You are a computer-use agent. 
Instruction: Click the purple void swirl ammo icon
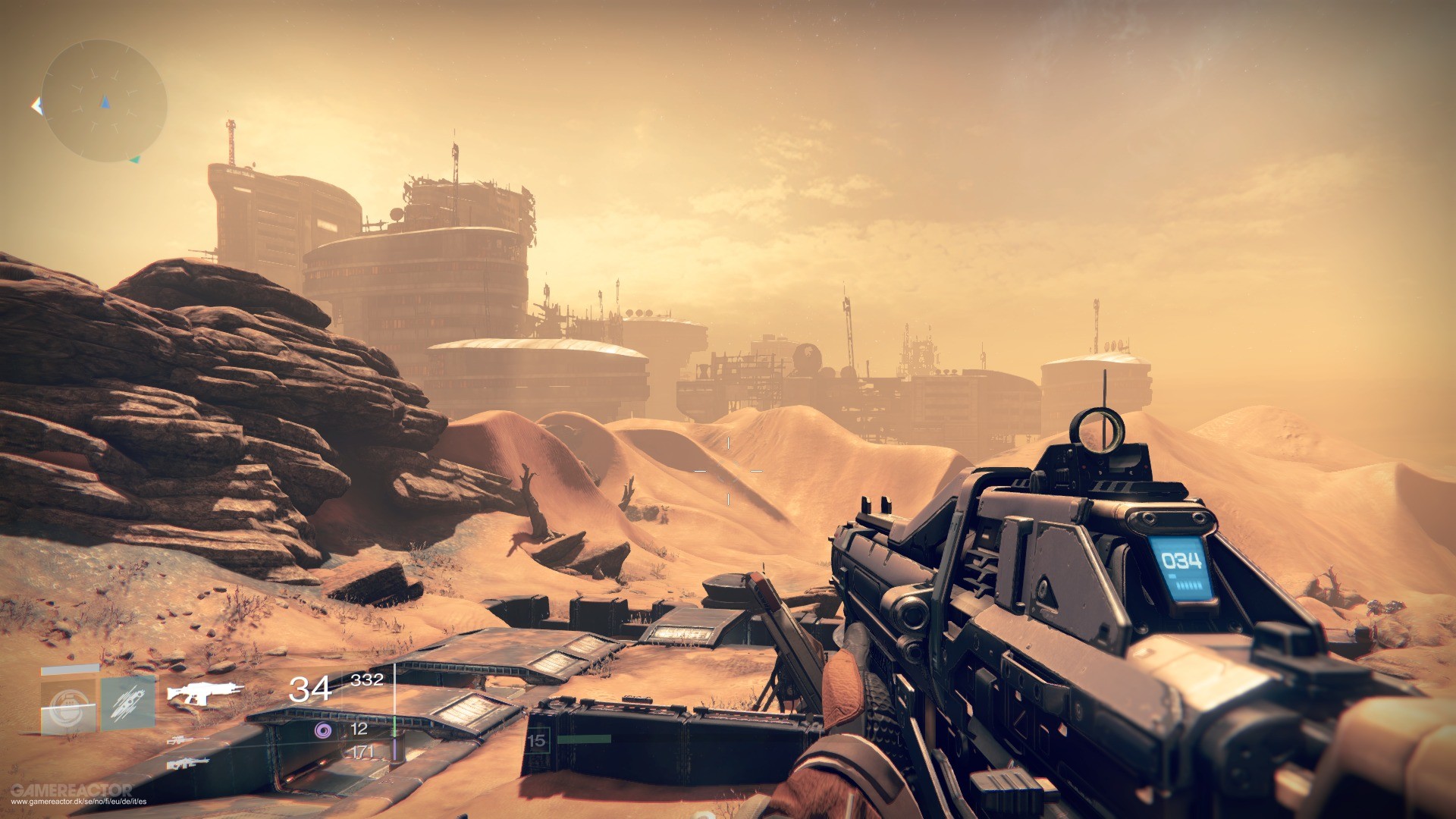click(323, 730)
